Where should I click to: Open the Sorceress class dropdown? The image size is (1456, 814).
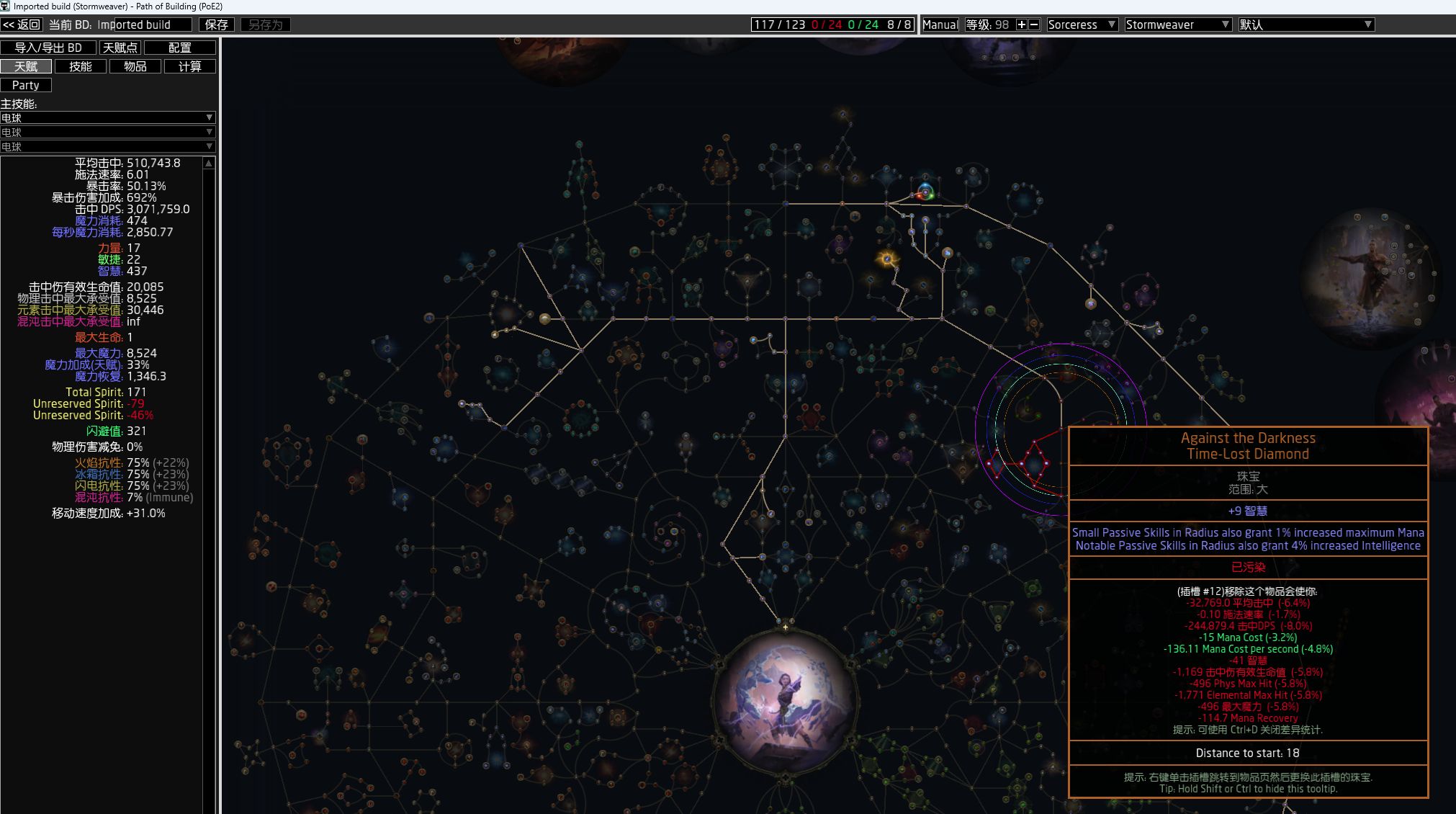click(x=1082, y=24)
